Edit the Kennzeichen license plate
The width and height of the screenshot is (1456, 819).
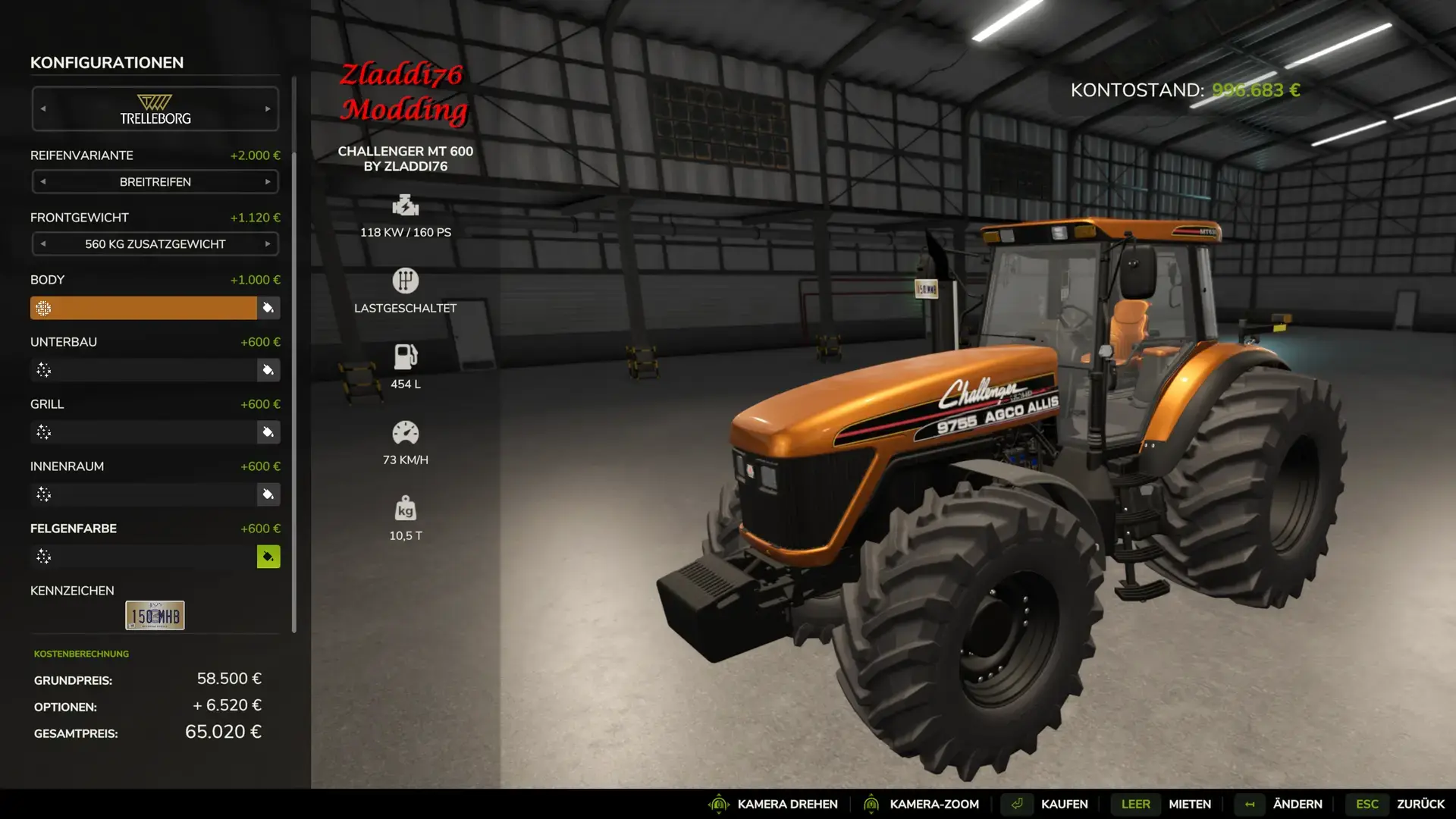(x=155, y=616)
